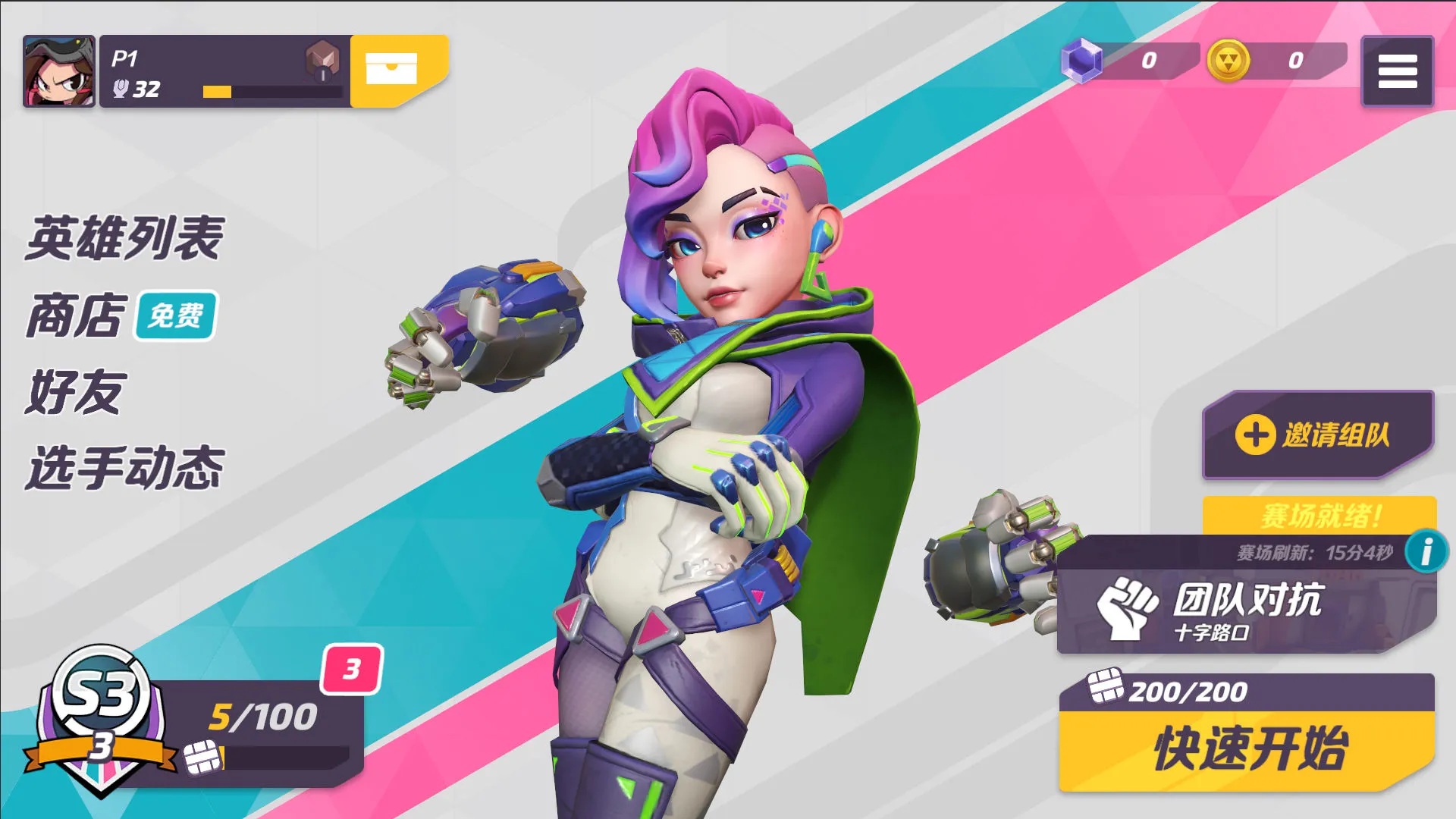Open the 英雄列表 hero list
Viewport: 1456px width, 819px height.
click(125, 238)
